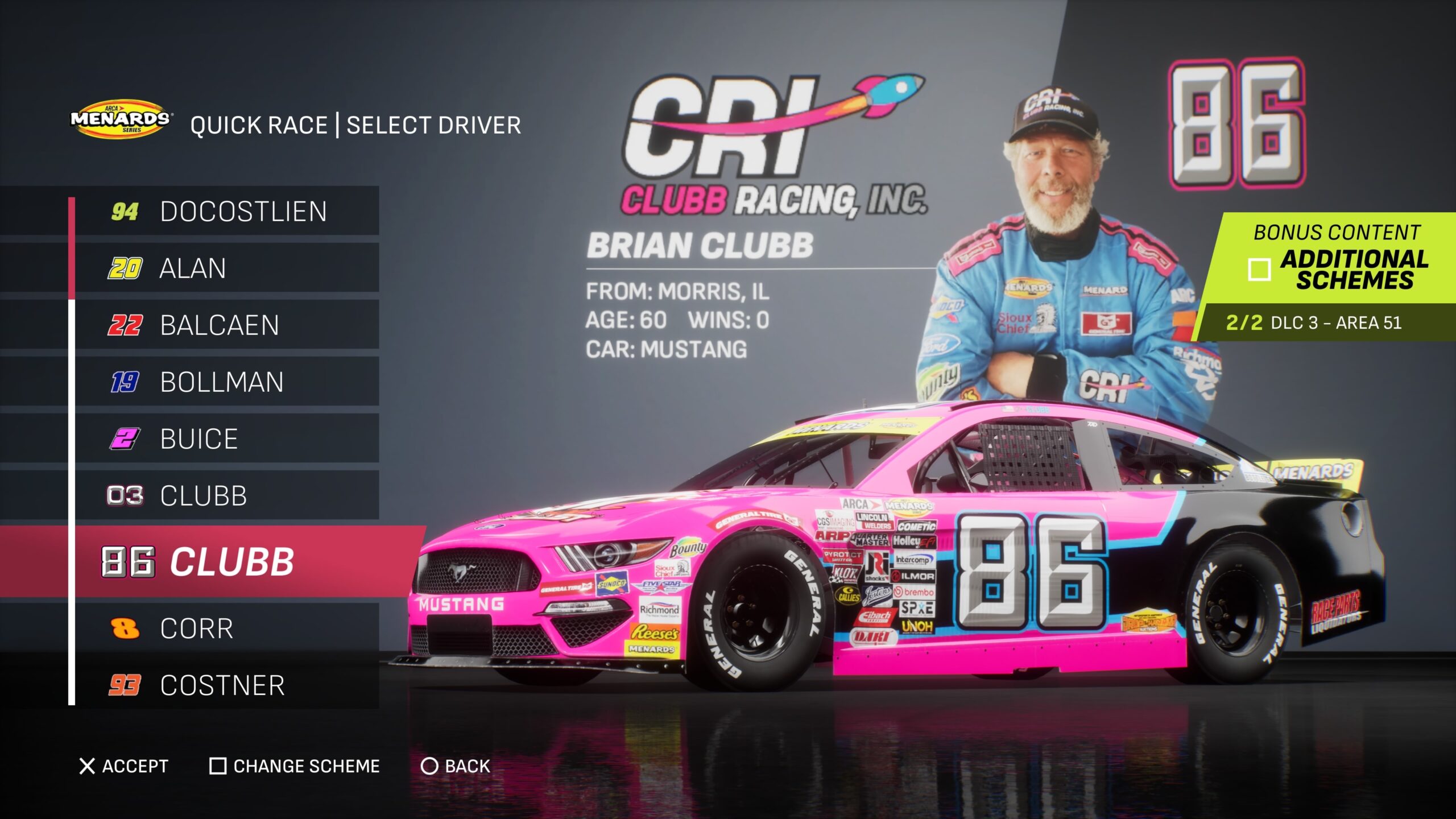Select the 19 Bollman entry
The image size is (1456, 819).
click(x=227, y=382)
